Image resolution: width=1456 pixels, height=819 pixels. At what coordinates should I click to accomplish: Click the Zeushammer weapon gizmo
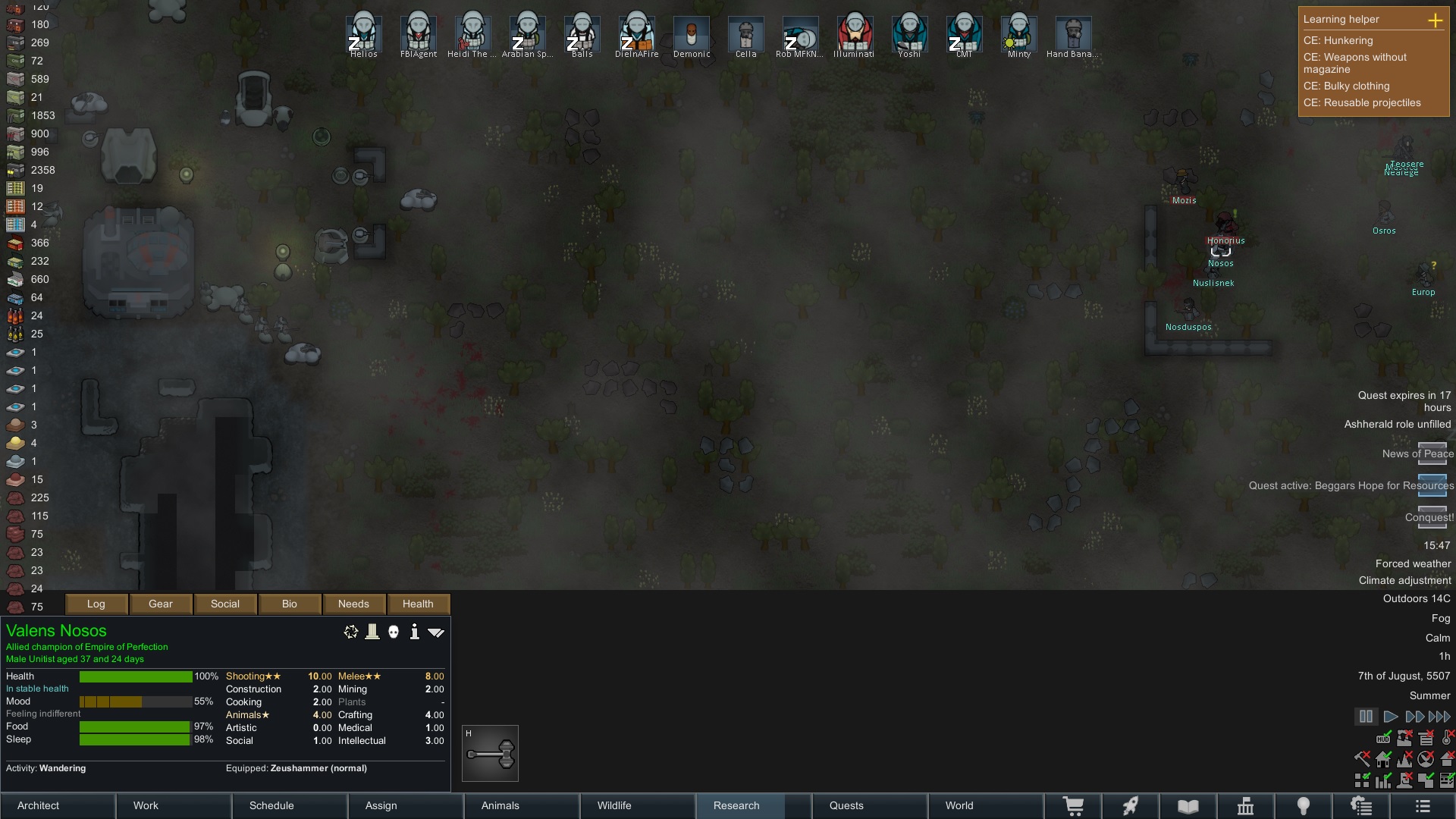click(x=491, y=754)
